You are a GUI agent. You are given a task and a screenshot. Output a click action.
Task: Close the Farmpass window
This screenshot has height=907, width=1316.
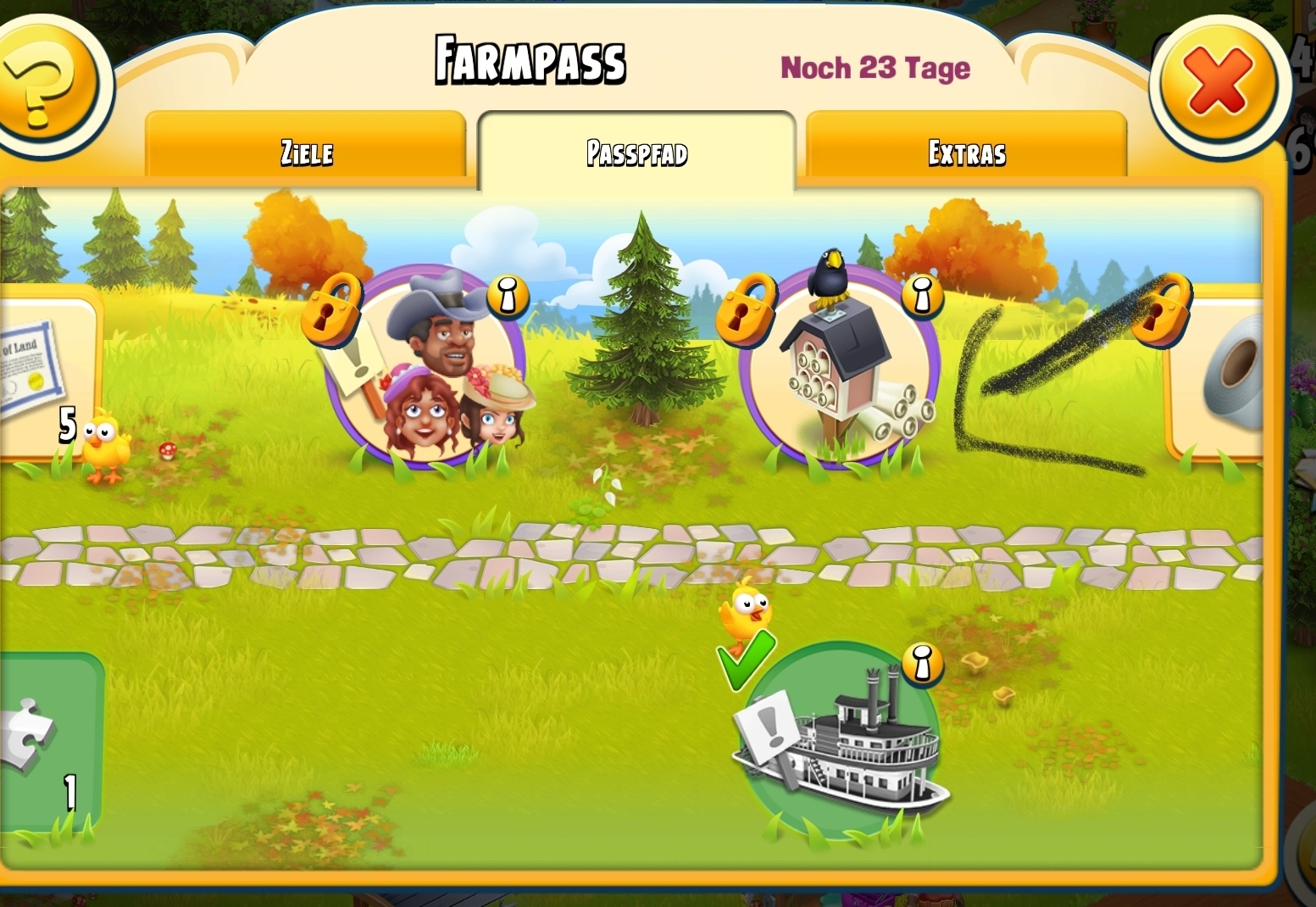(x=1217, y=82)
